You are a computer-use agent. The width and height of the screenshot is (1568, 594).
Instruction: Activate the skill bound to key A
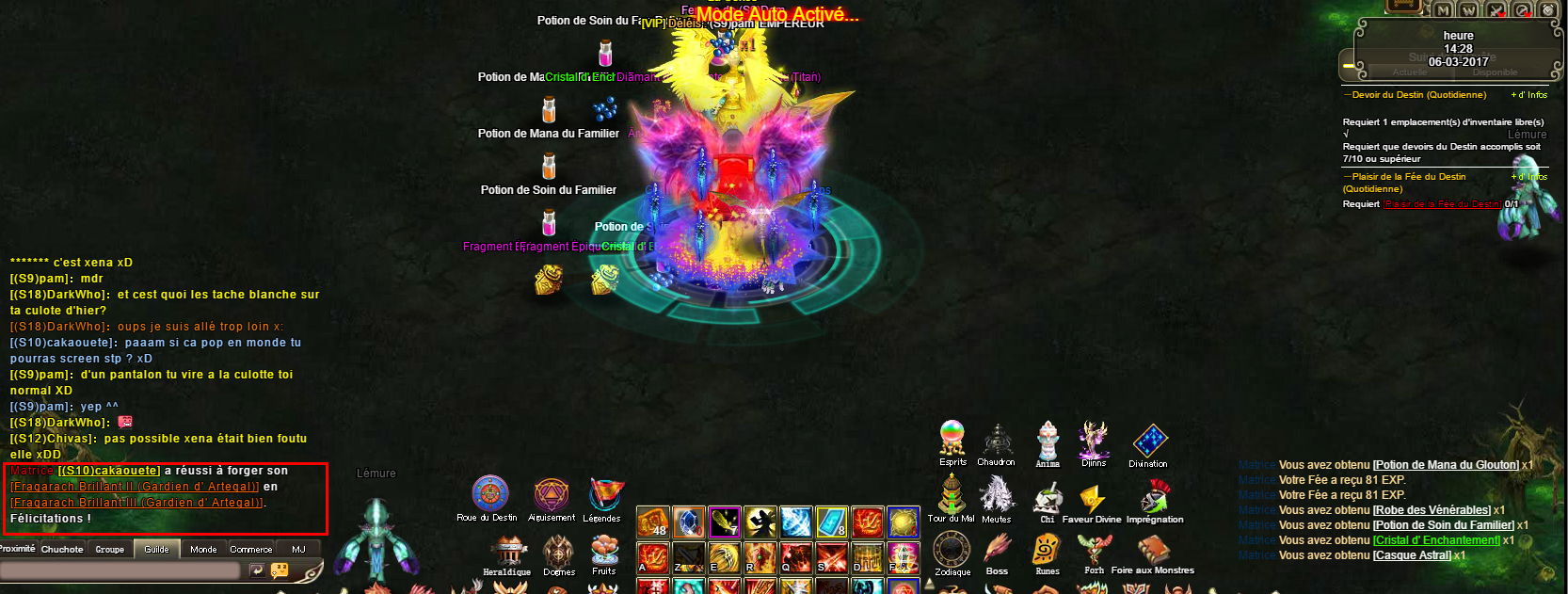click(x=653, y=557)
